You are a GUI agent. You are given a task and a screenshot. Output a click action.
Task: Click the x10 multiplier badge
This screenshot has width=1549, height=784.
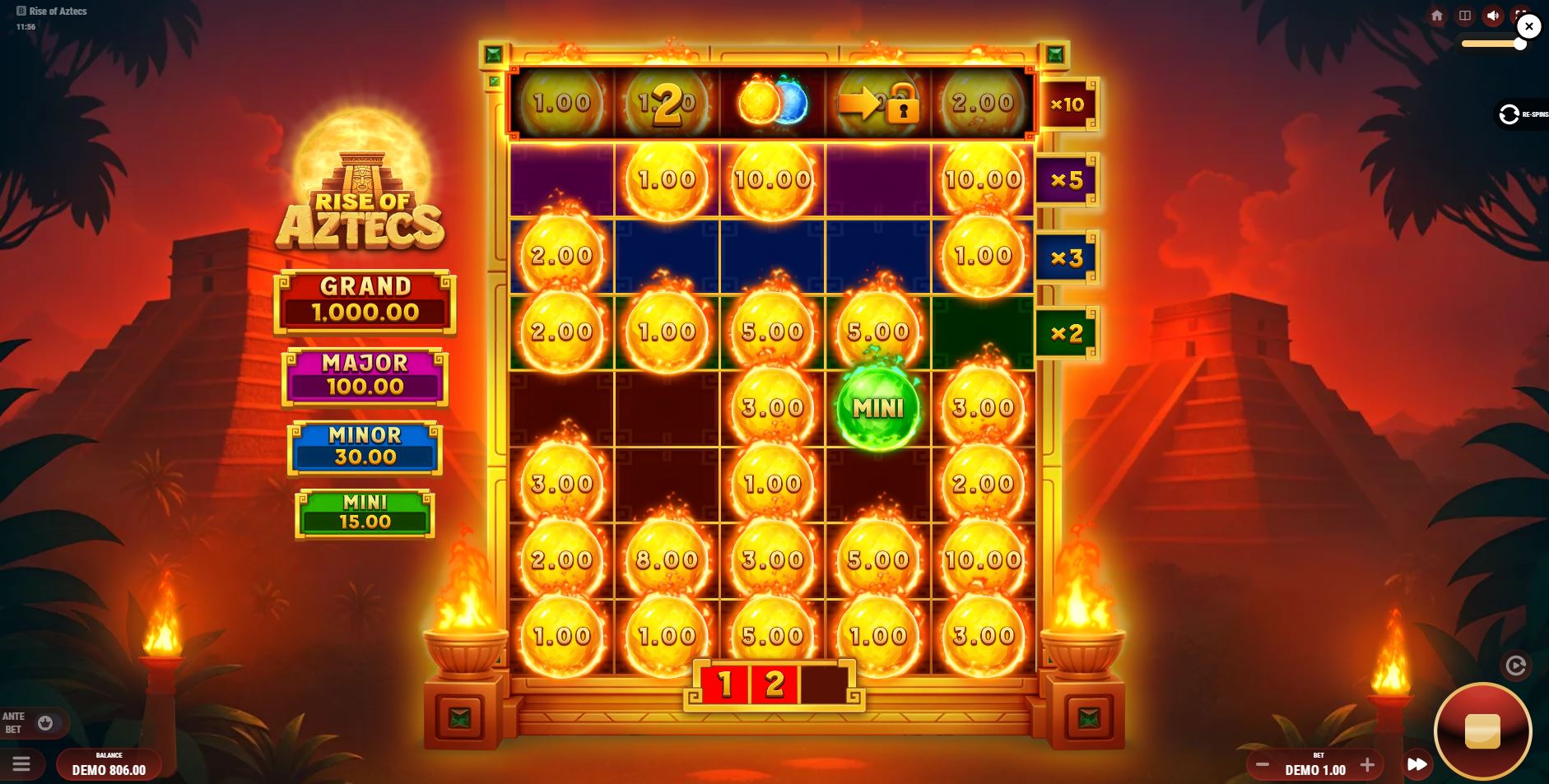1067,104
